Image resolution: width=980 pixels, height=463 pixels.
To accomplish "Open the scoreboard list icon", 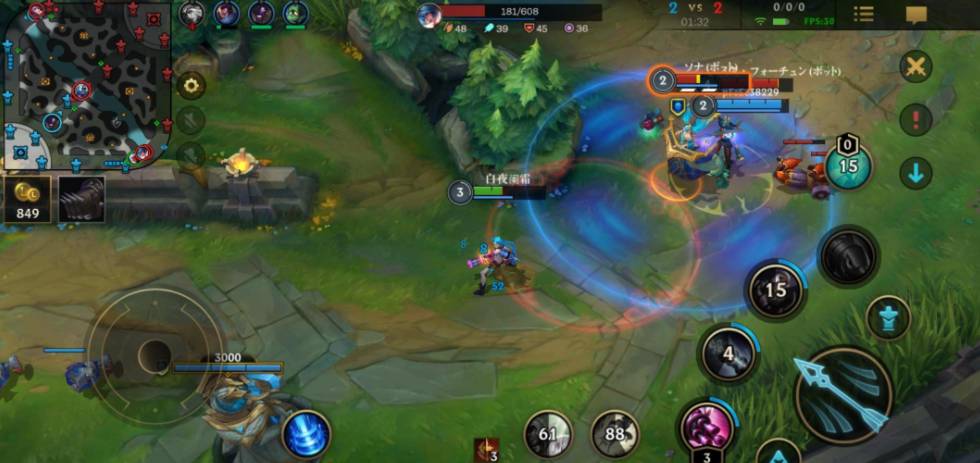I will point(863,14).
